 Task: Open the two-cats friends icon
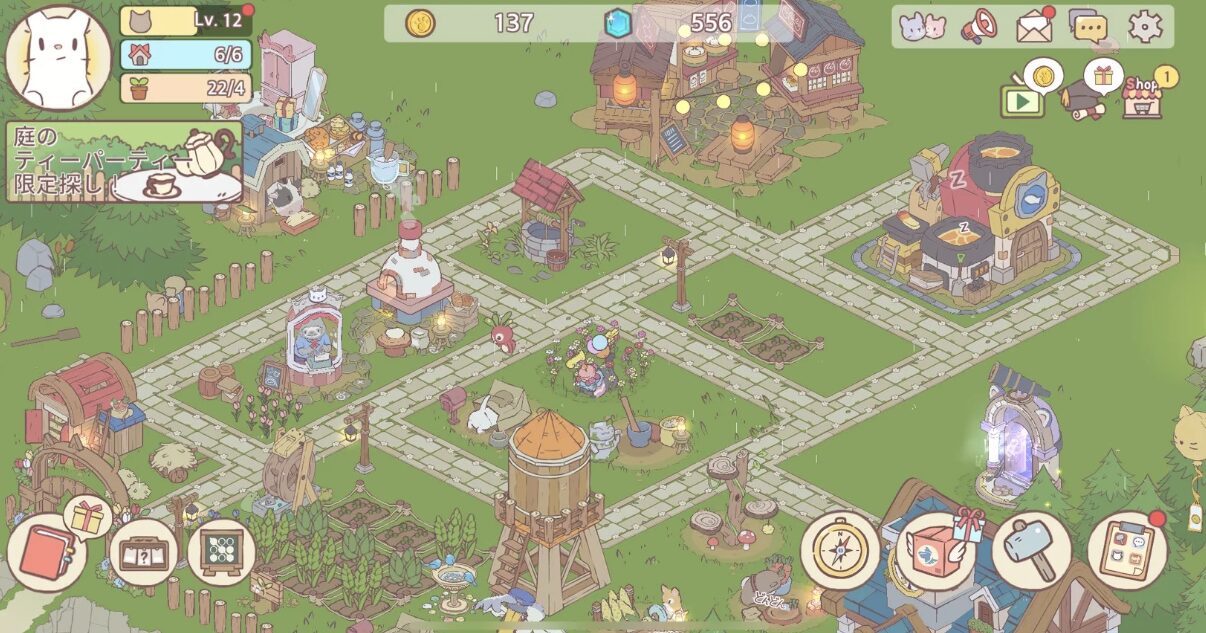(x=922, y=27)
